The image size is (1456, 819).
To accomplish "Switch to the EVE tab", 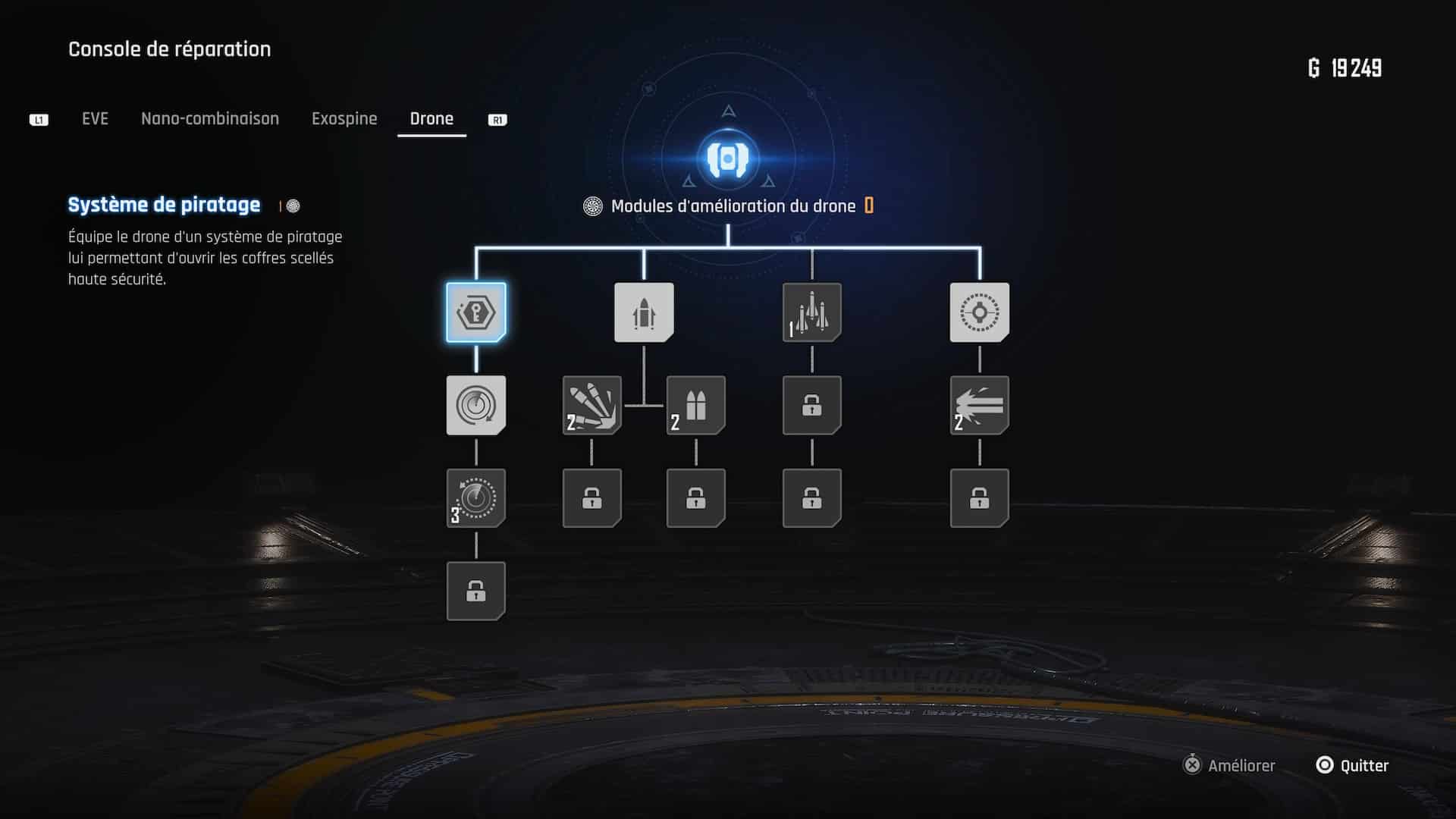I will pos(95,119).
